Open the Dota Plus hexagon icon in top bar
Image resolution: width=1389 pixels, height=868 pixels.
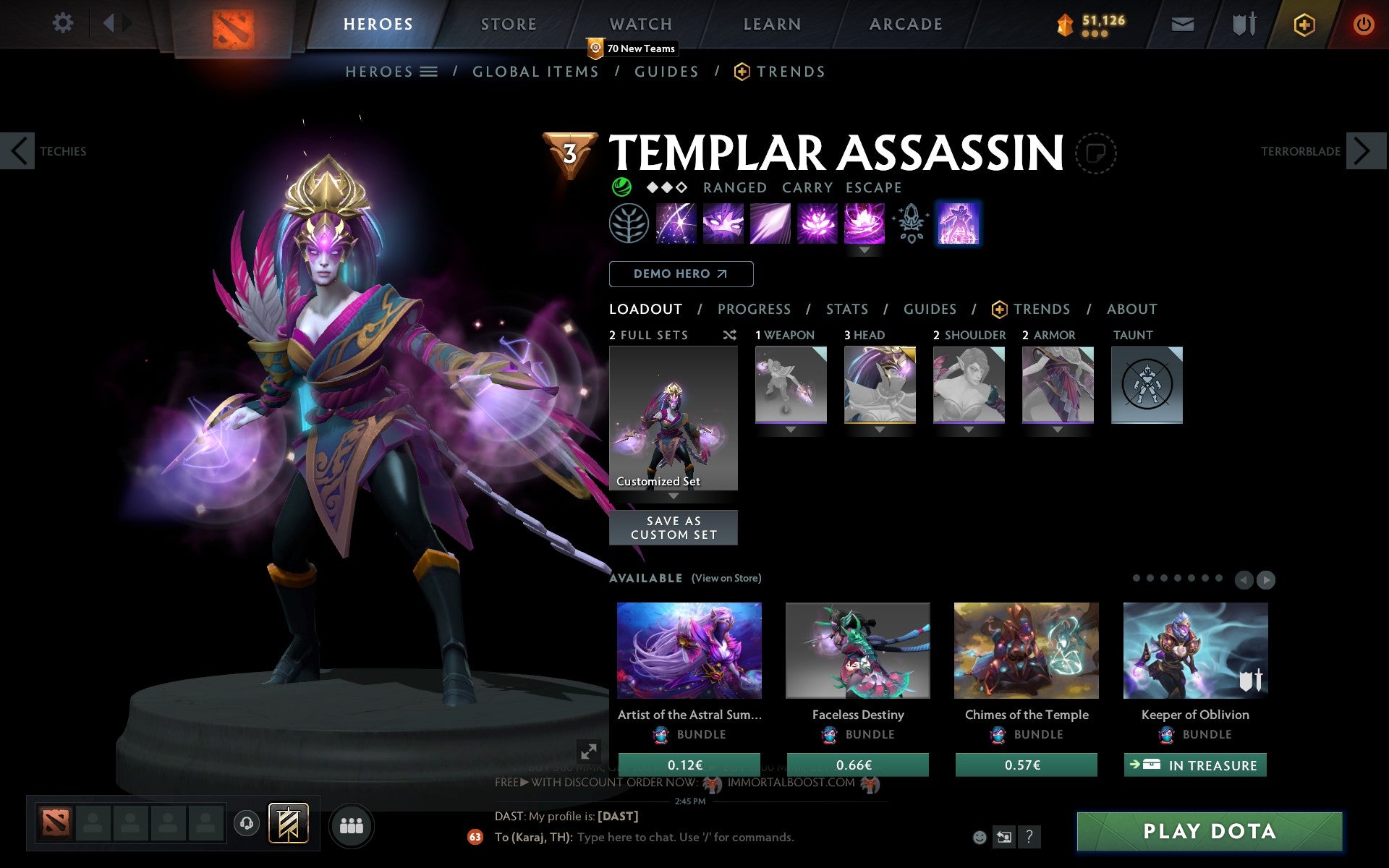[x=1304, y=24]
